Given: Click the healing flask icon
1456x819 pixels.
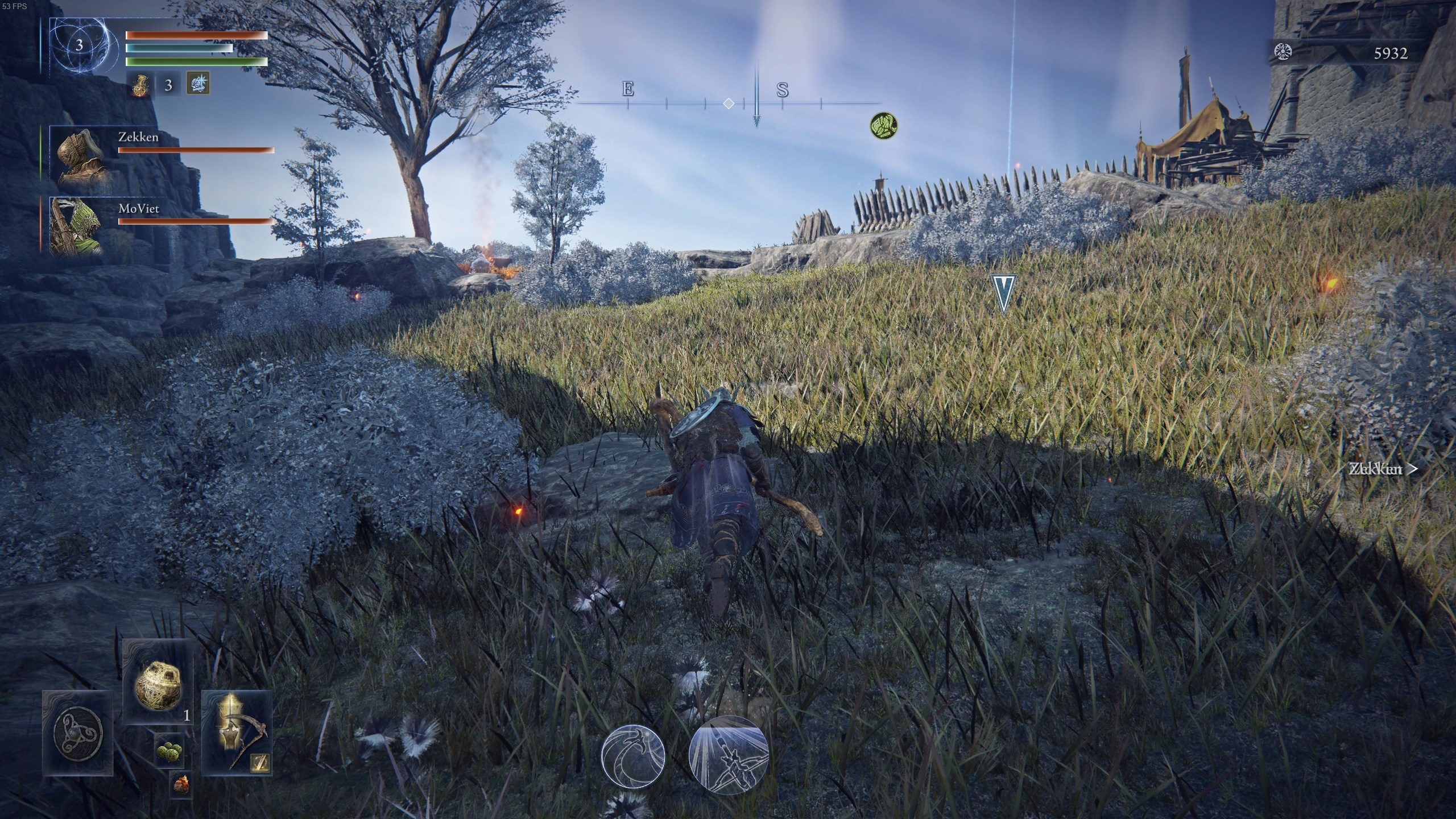Looking at the screenshot, I should (x=139, y=85).
